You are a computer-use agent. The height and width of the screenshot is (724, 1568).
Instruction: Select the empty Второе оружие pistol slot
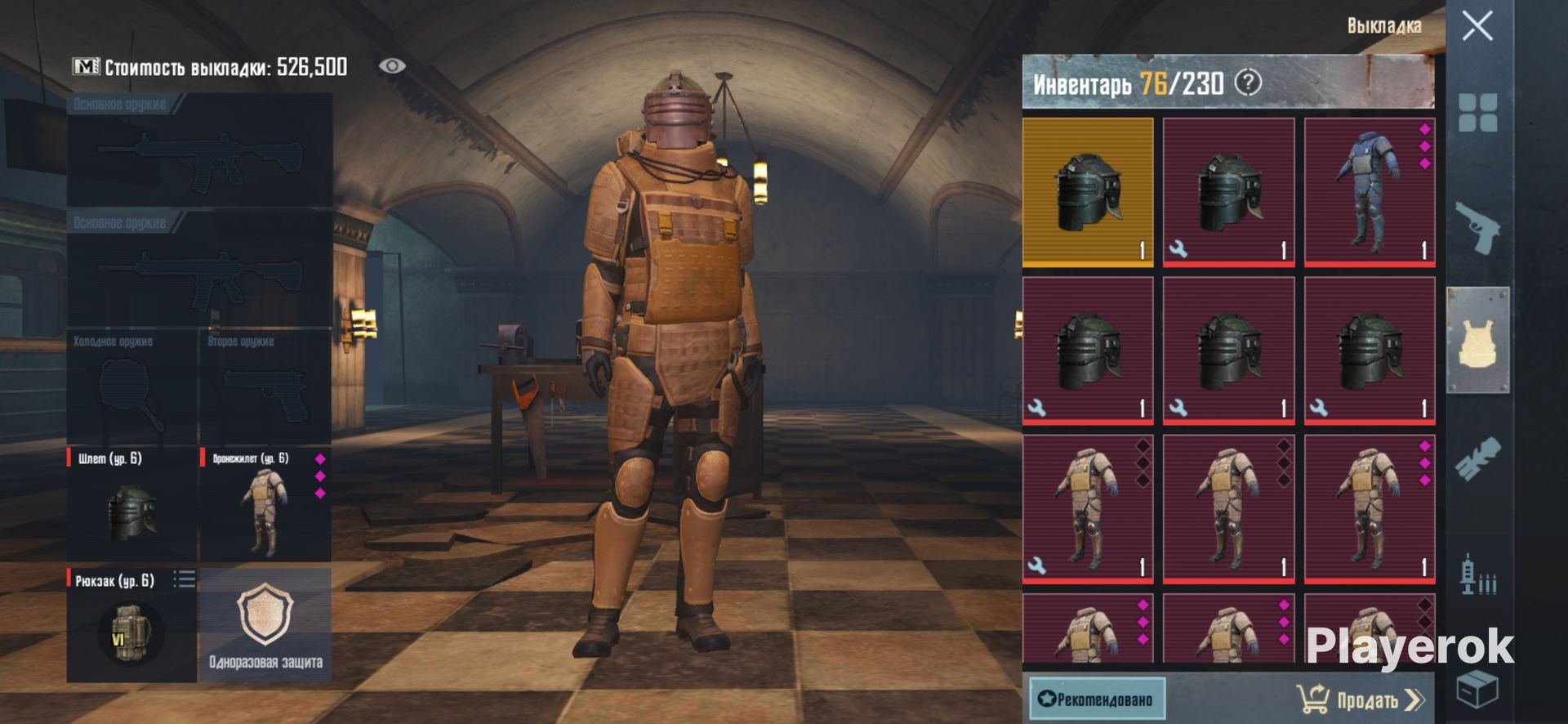pyautogui.click(x=265, y=388)
